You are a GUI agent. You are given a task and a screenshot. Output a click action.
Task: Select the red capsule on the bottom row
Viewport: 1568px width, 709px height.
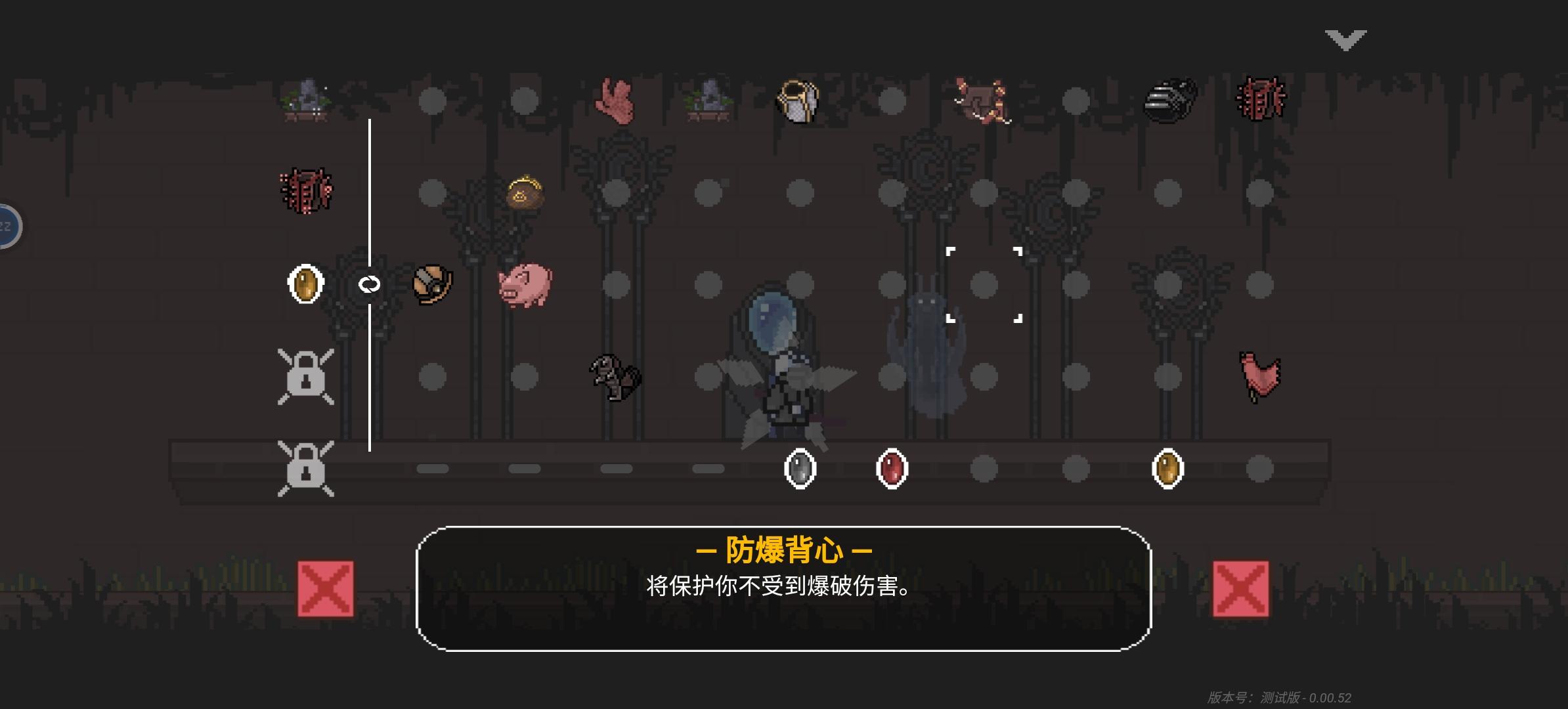coord(891,469)
